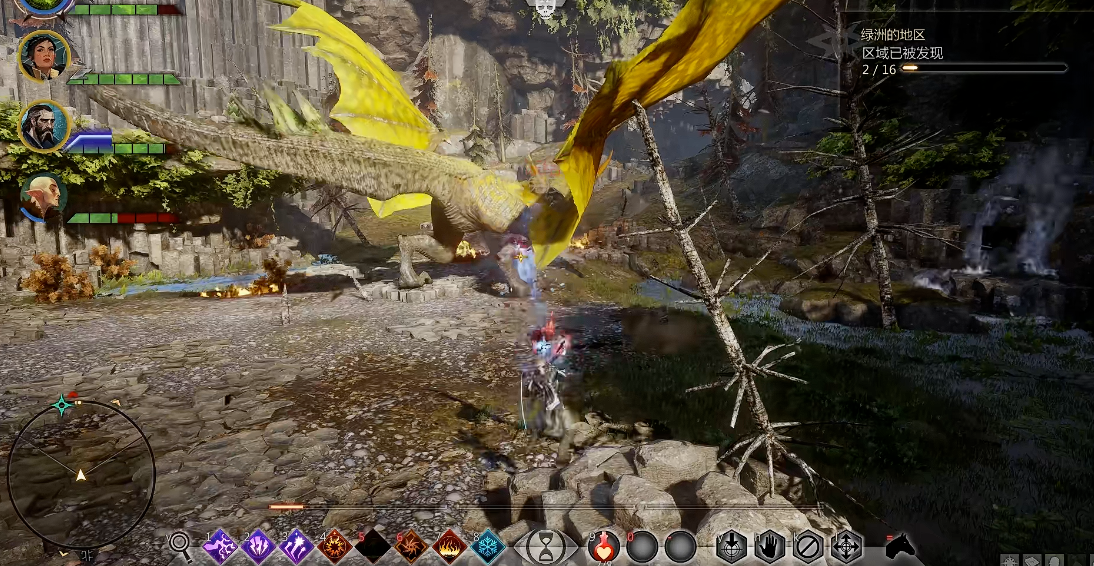Select the dark-haired woman's party portrait
This screenshot has width=1094, height=566.
coord(44,57)
